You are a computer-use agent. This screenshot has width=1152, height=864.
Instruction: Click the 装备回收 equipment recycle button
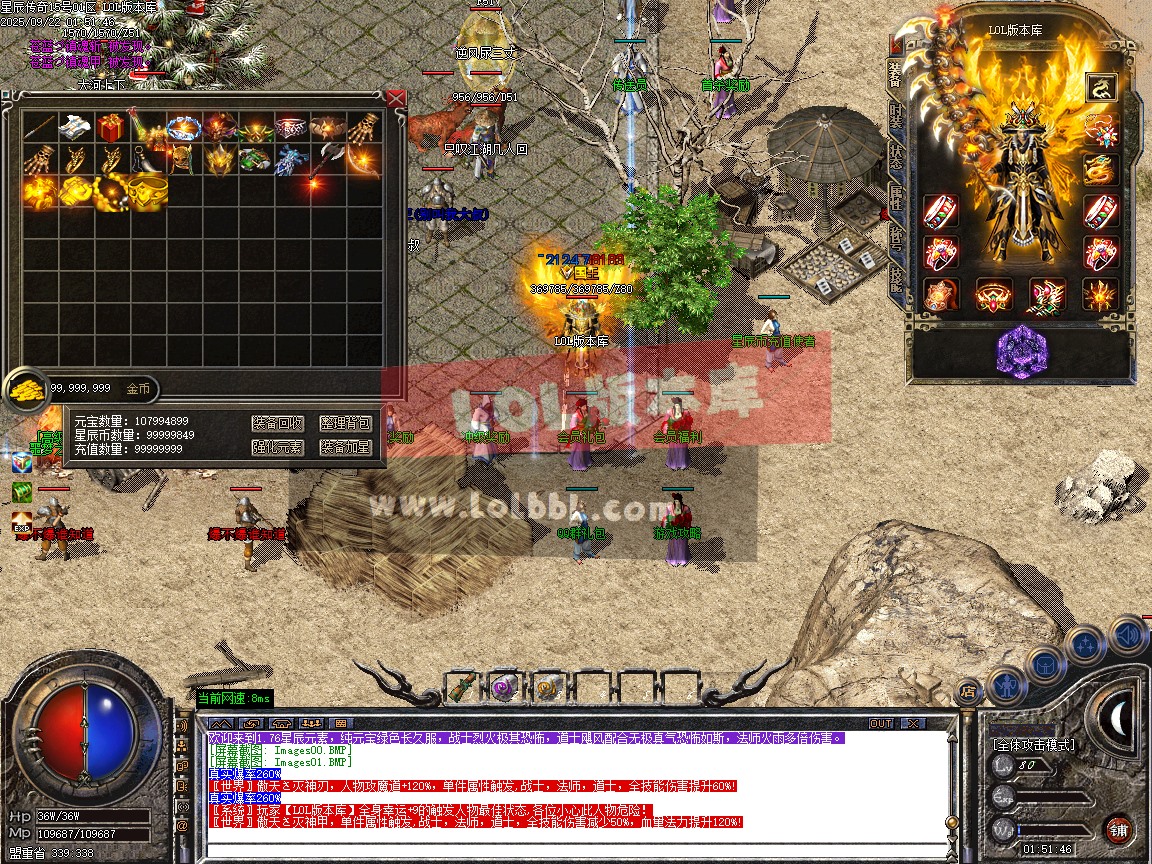[277, 424]
